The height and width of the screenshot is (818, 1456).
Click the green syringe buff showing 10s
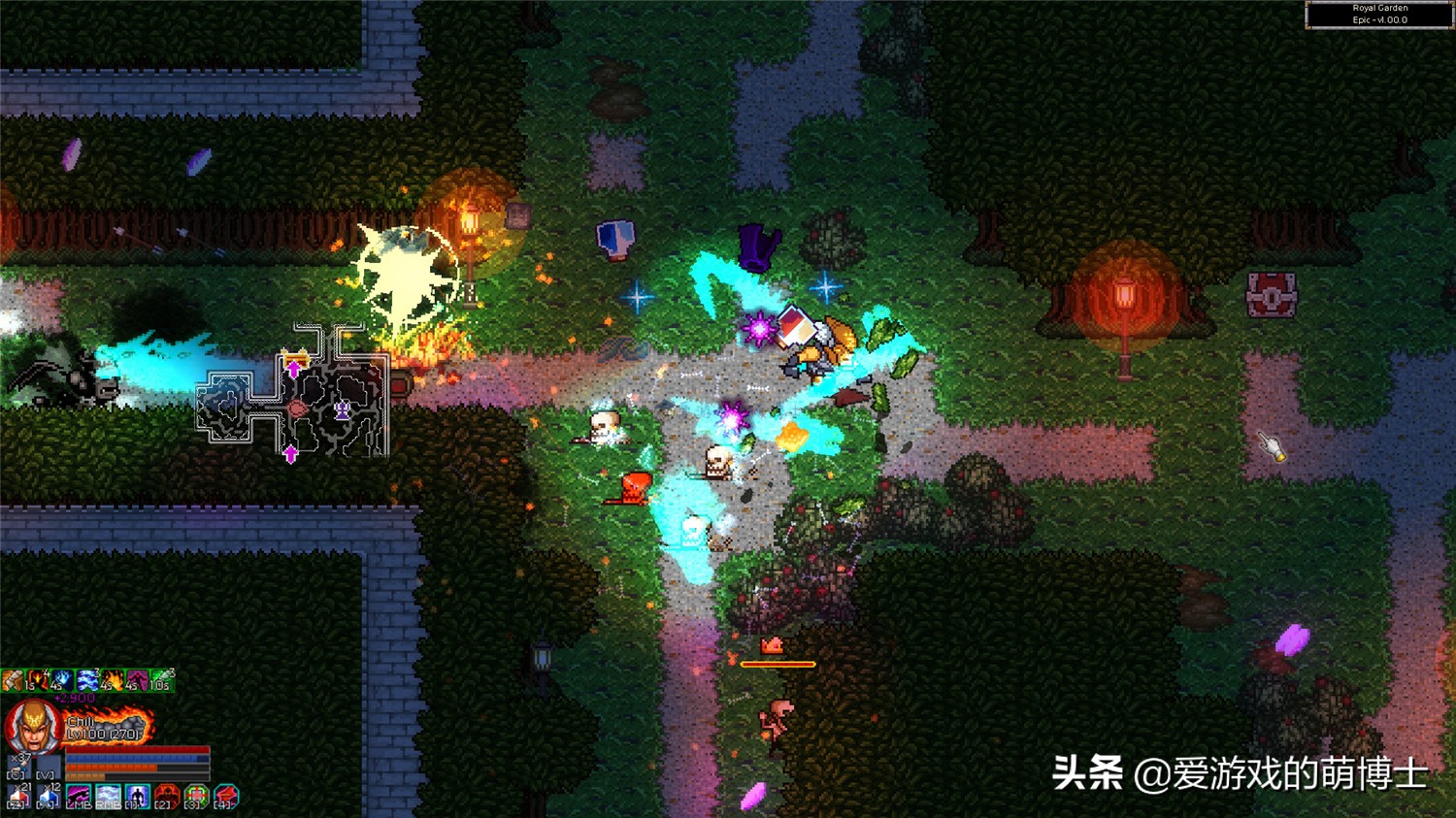tap(161, 680)
